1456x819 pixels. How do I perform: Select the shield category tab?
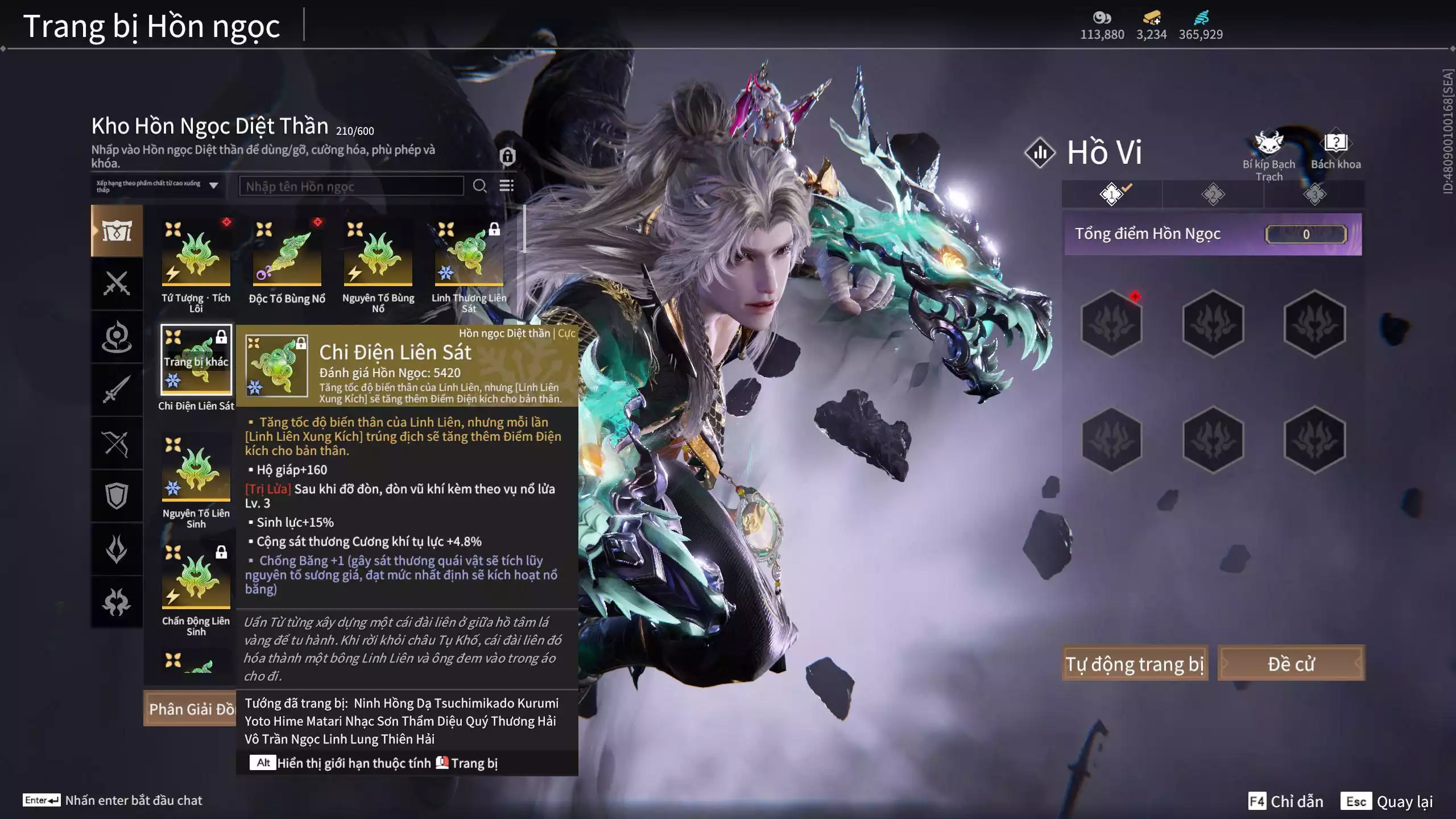click(117, 496)
